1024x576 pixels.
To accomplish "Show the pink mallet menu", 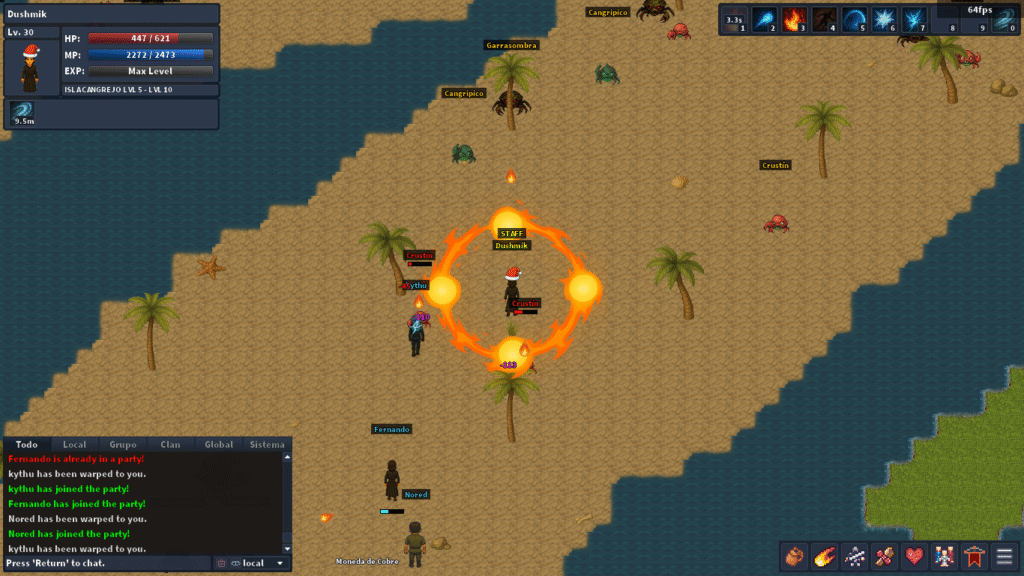I will tap(884, 556).
